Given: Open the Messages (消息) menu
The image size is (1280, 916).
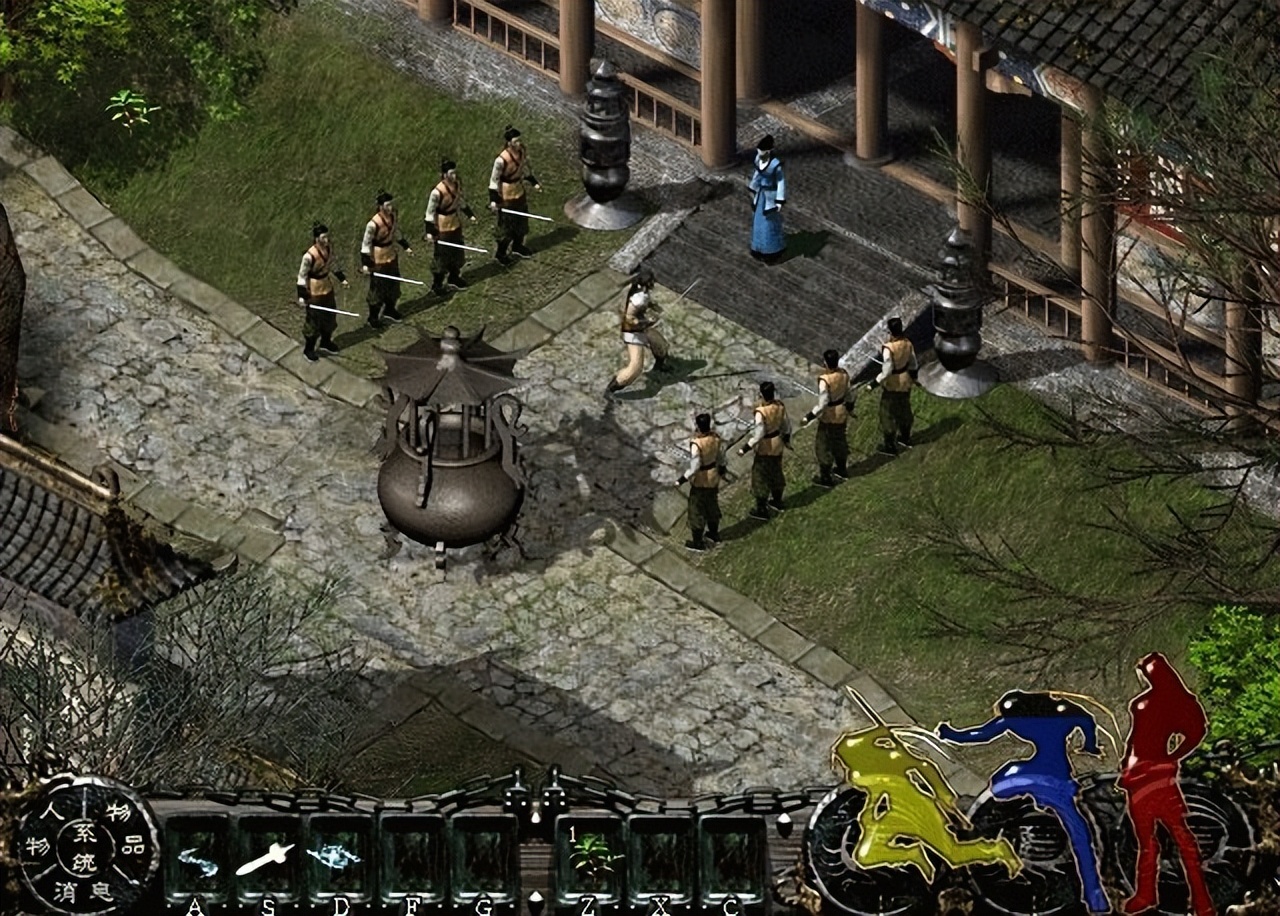Looking at the screenshot, I should tap(83, 892).
